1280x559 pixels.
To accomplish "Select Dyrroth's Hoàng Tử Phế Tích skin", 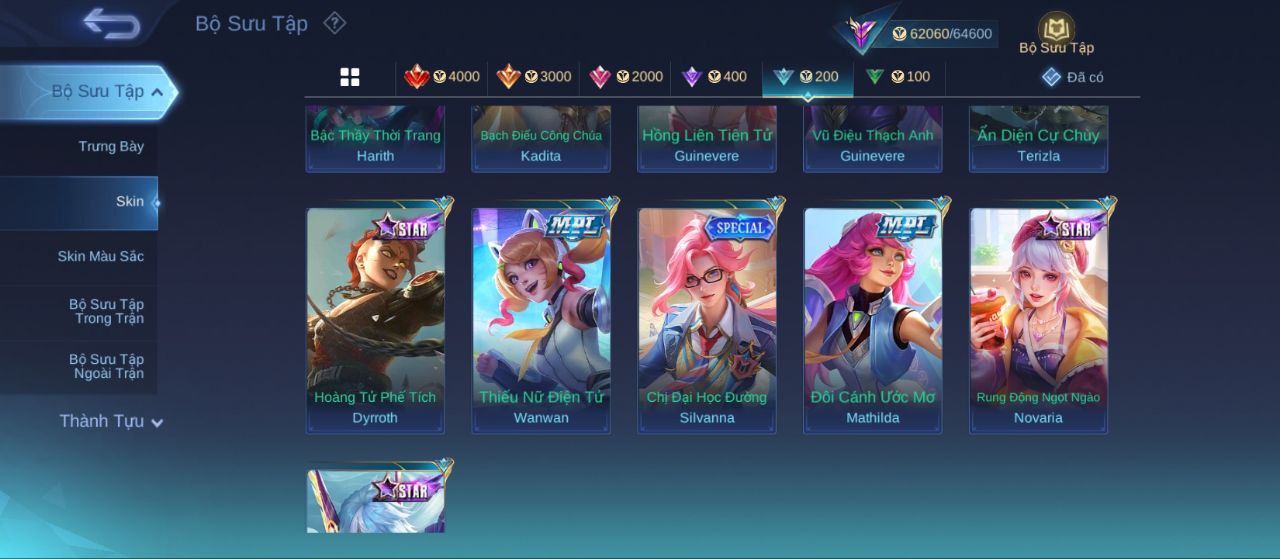I will pos(375,320).
